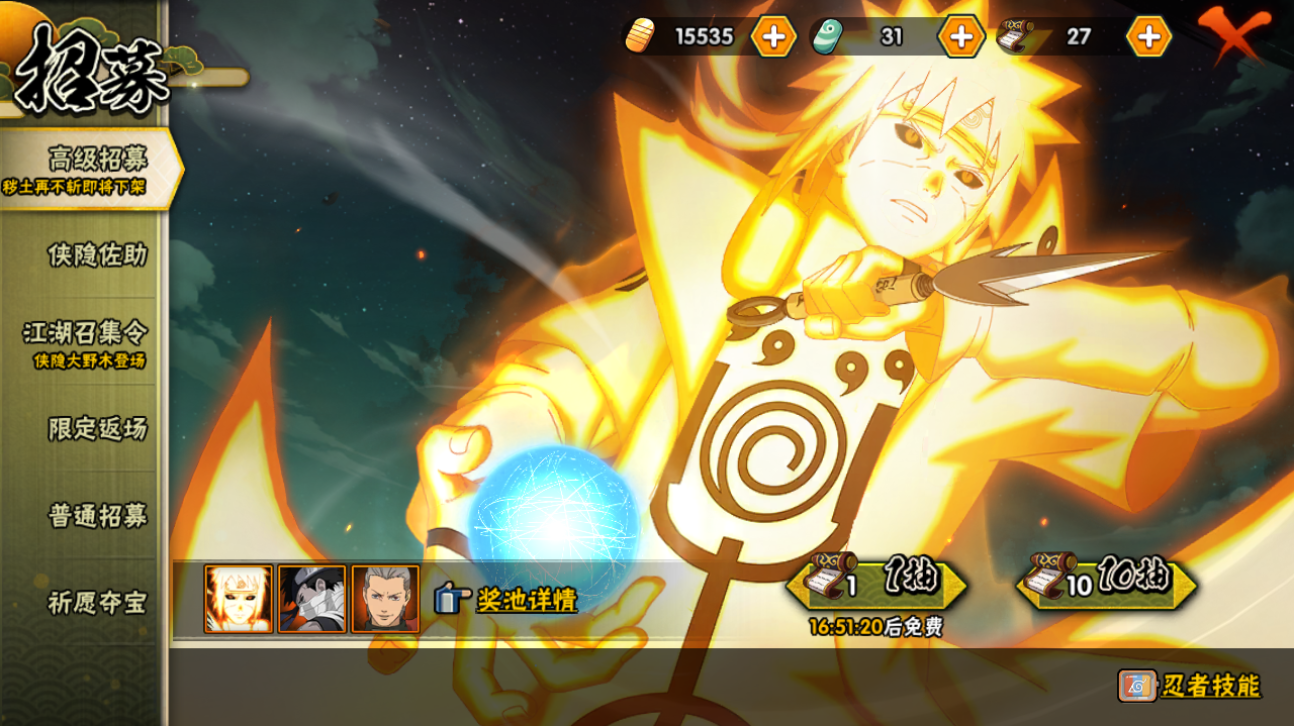Screen dimensions: 1294x726
Task: Switch to 限定返场 tab
Action: (x=97, y=429)
